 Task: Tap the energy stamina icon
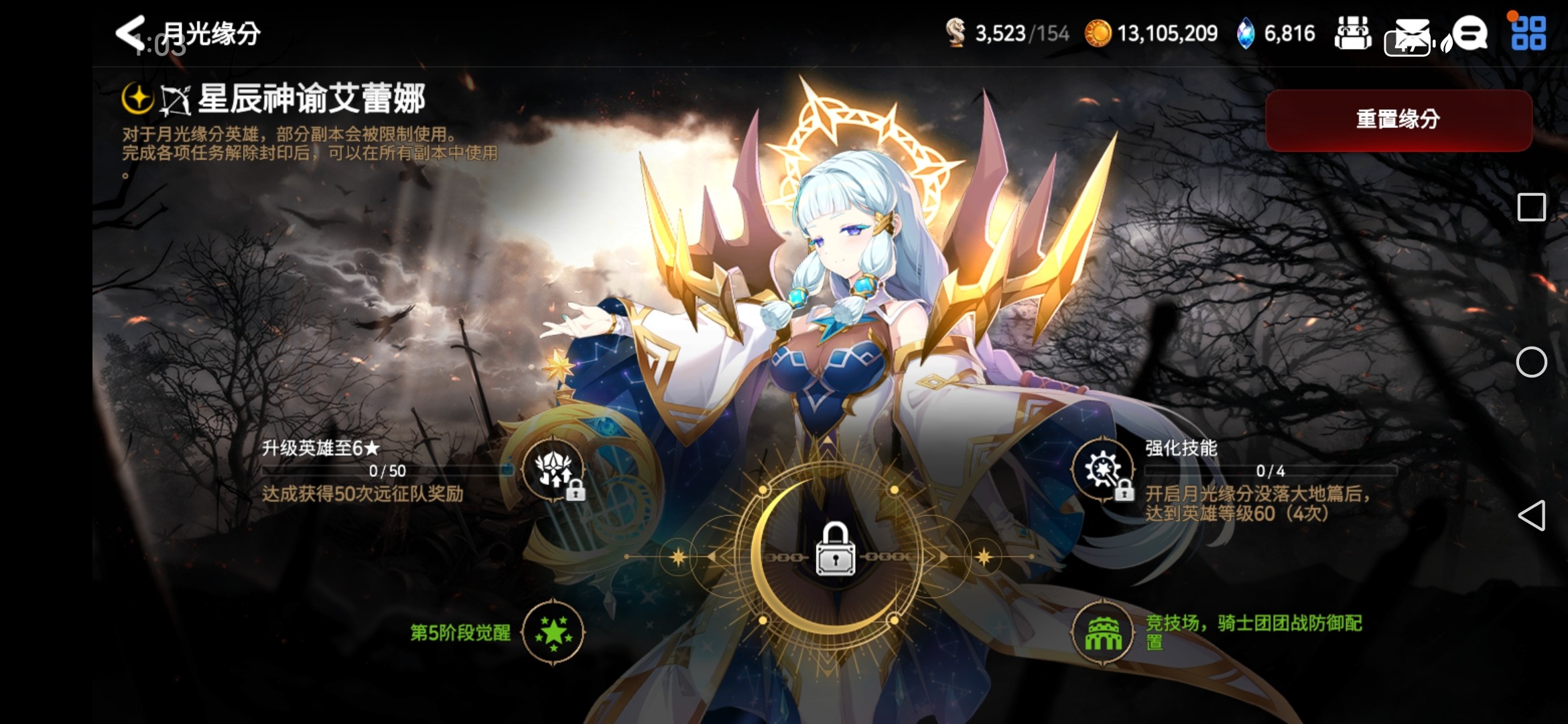click(x=956, y=34)
